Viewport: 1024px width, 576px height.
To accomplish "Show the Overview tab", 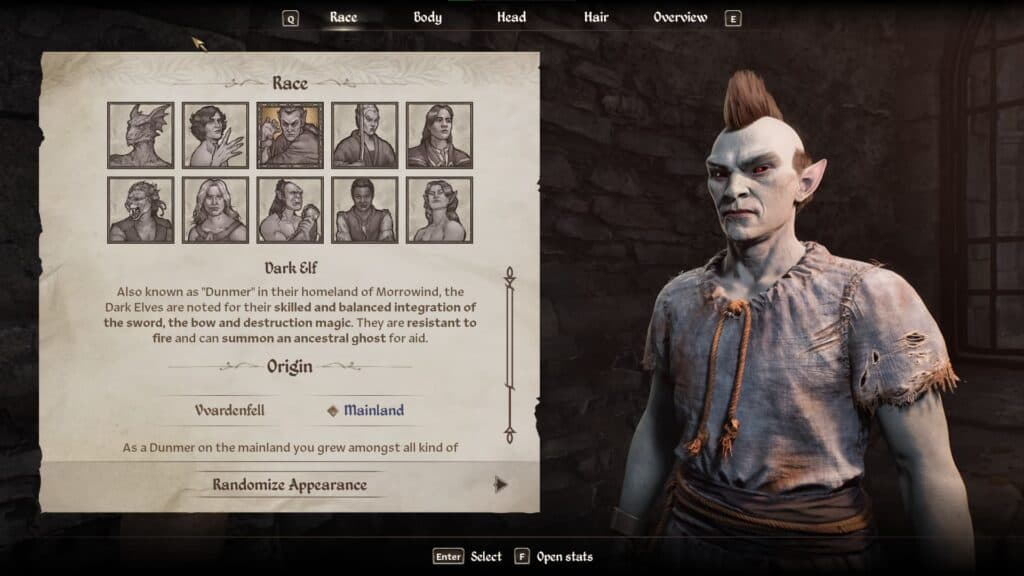I will coord(680,17).
